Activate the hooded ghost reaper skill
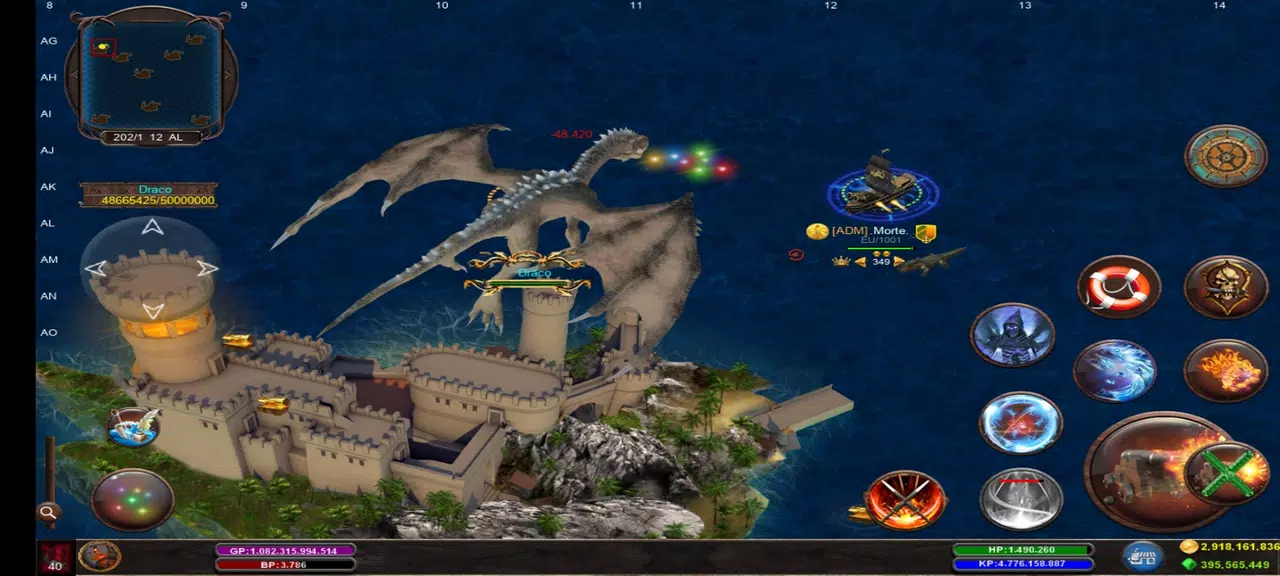 [x=1012, y=335]
